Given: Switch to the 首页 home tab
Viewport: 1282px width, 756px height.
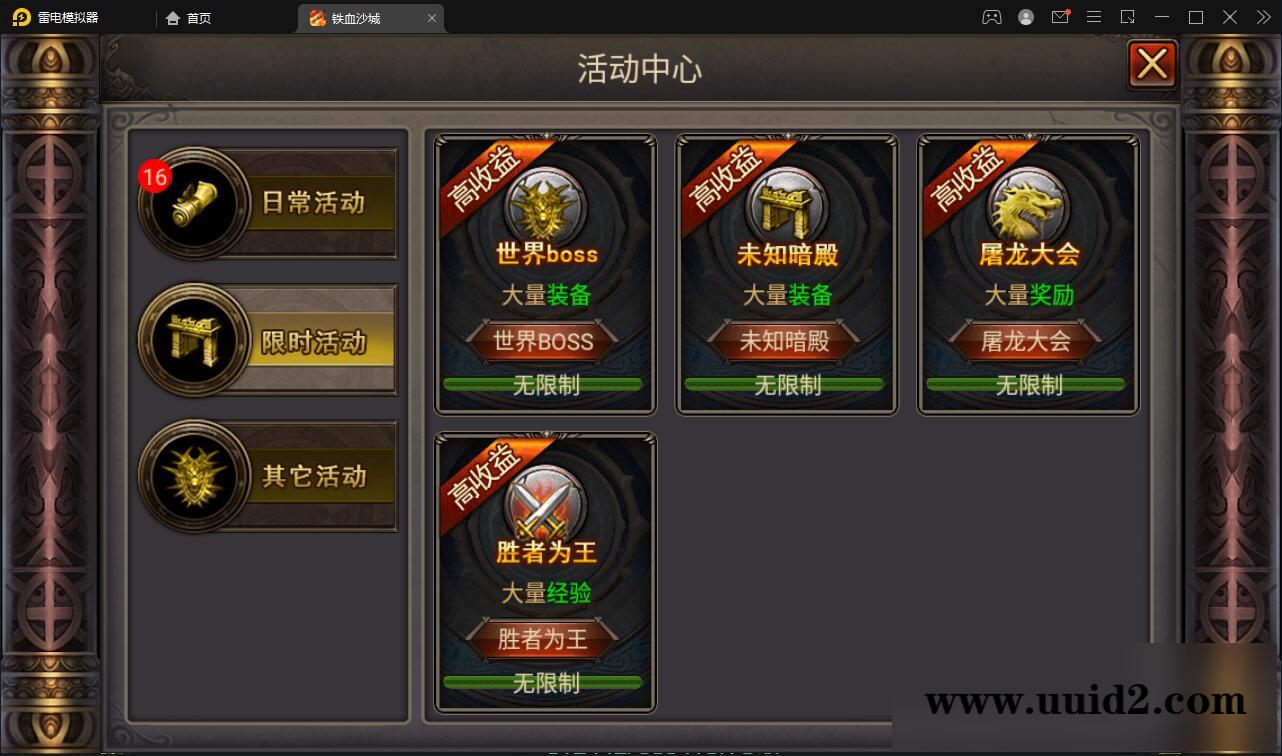Looking at the screenshot, I should click(x=189, y=17).
